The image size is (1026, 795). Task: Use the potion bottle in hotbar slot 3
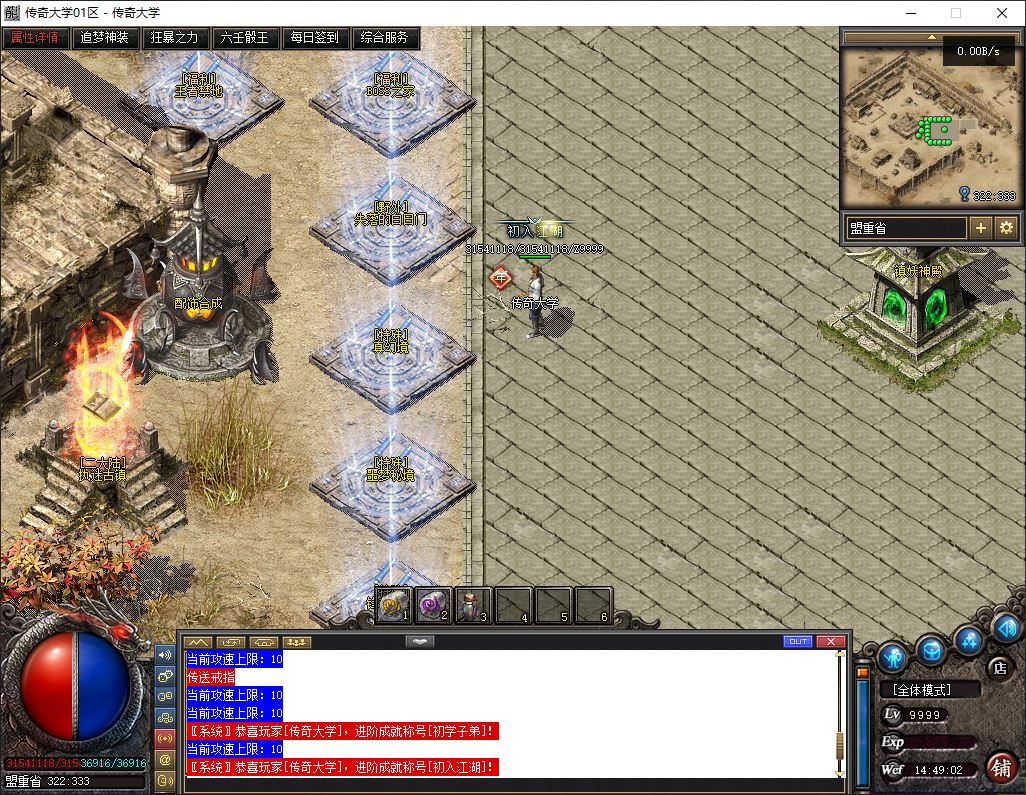pyautogui.click(x=473, y=604)
